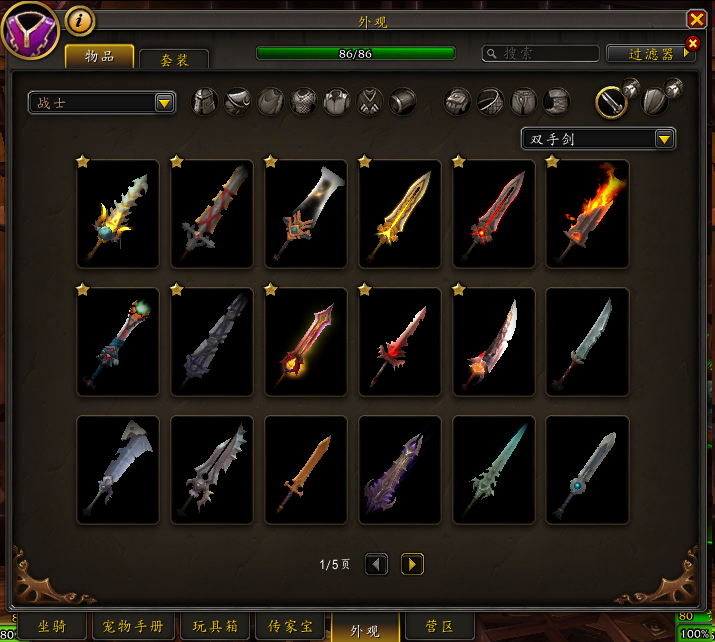Choose the shoulder armor slot icon
Viewport: 715px width, 642px height.
click(x=238, y=101)
